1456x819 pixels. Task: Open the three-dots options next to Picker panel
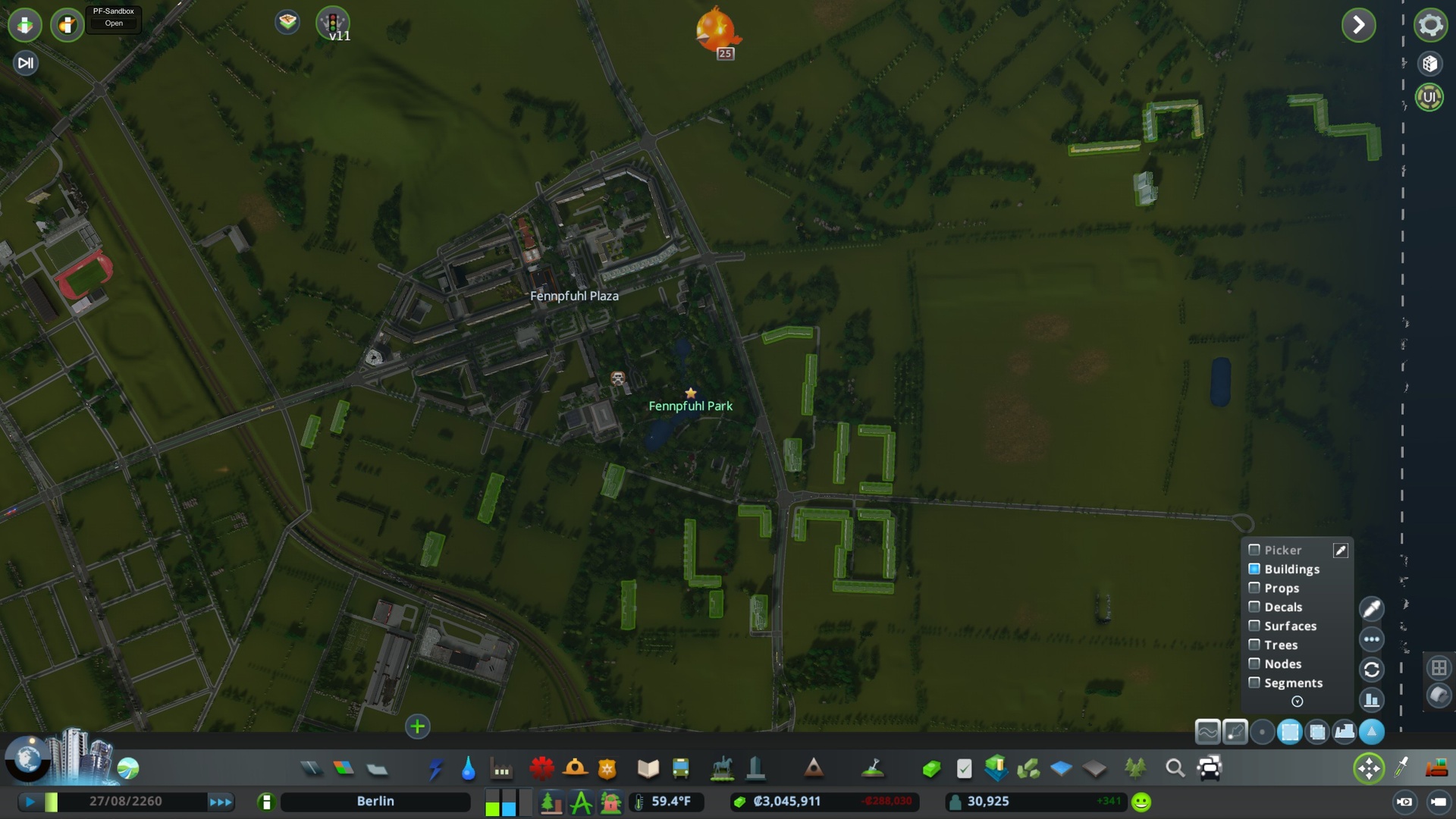(x=1371, y=639)
